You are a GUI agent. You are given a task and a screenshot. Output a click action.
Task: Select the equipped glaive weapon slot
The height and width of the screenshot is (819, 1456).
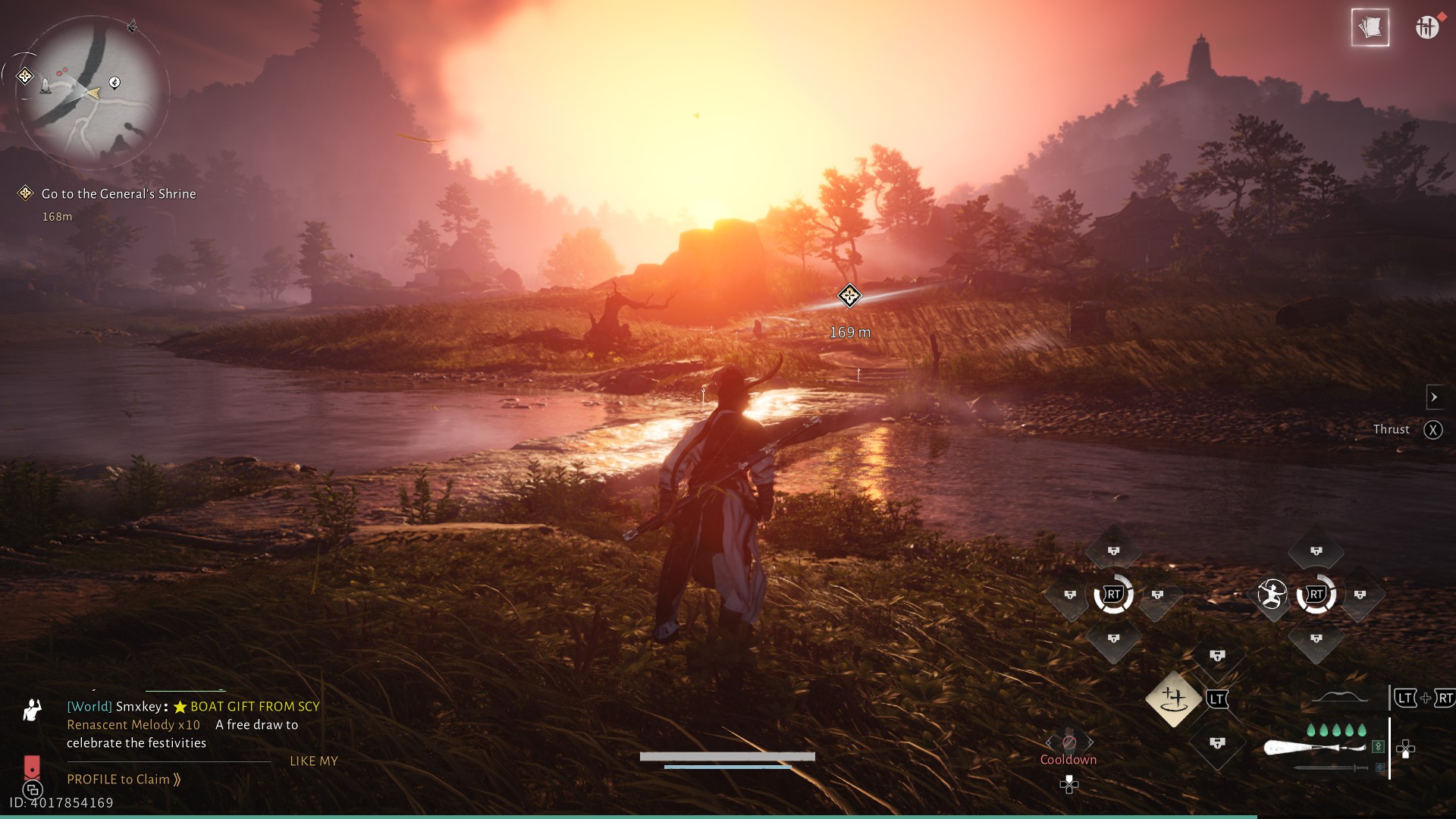pos(1316,748)
